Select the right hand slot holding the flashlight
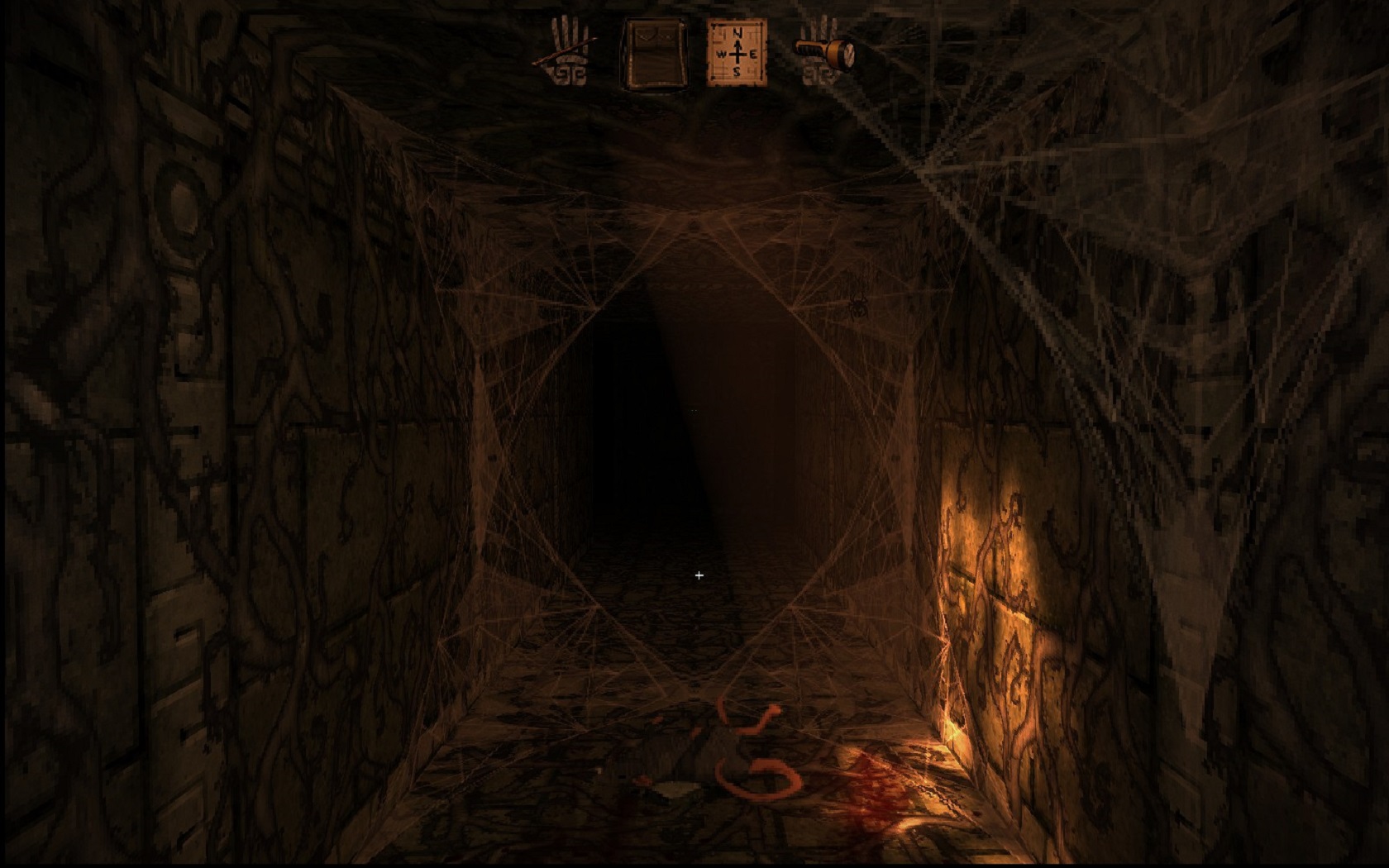The image size is (1389, 868). coord(823,52)
